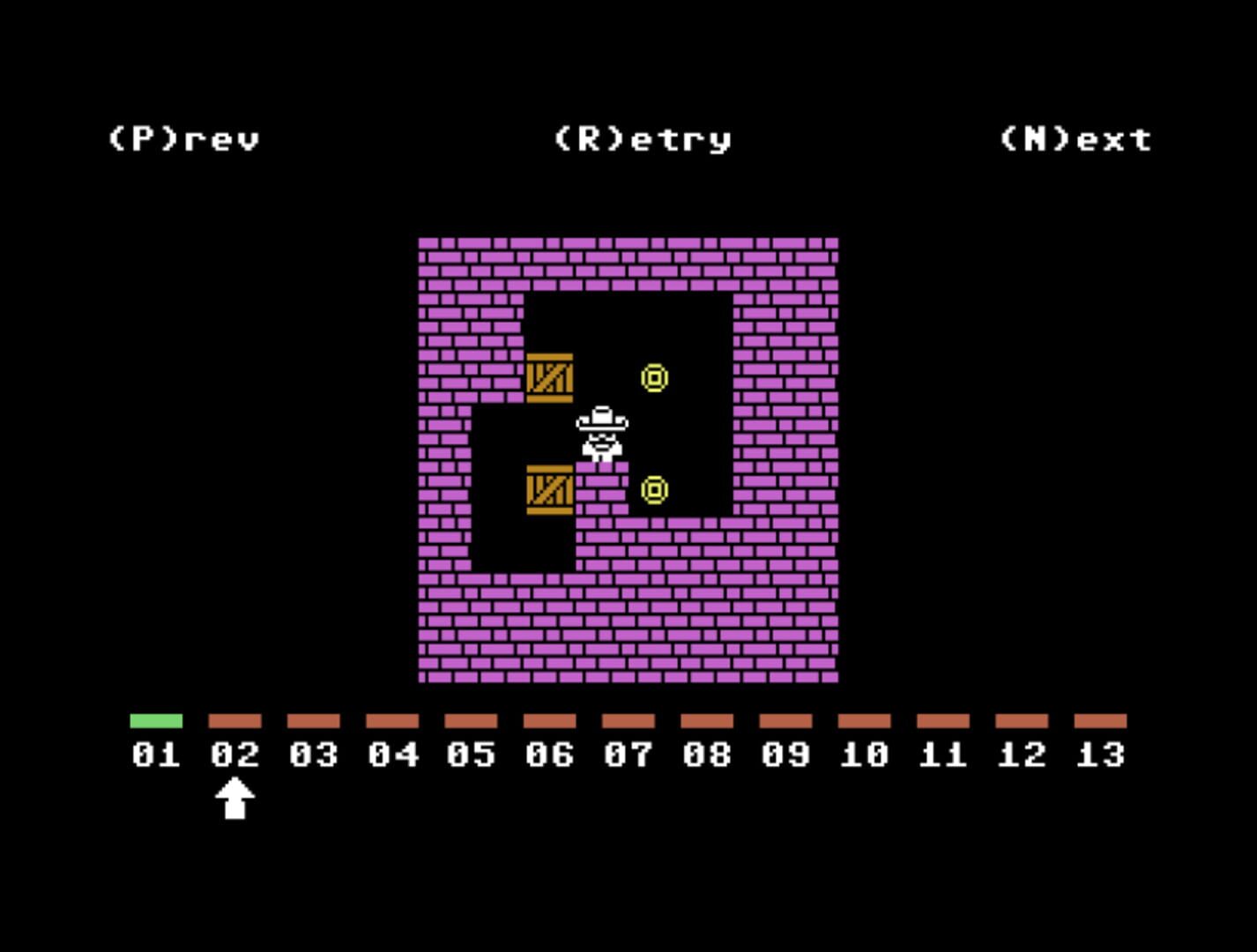Viewport: 1257px width, 952px height.
Task: Click the lower wooden crate
Action: coord(549,490)
